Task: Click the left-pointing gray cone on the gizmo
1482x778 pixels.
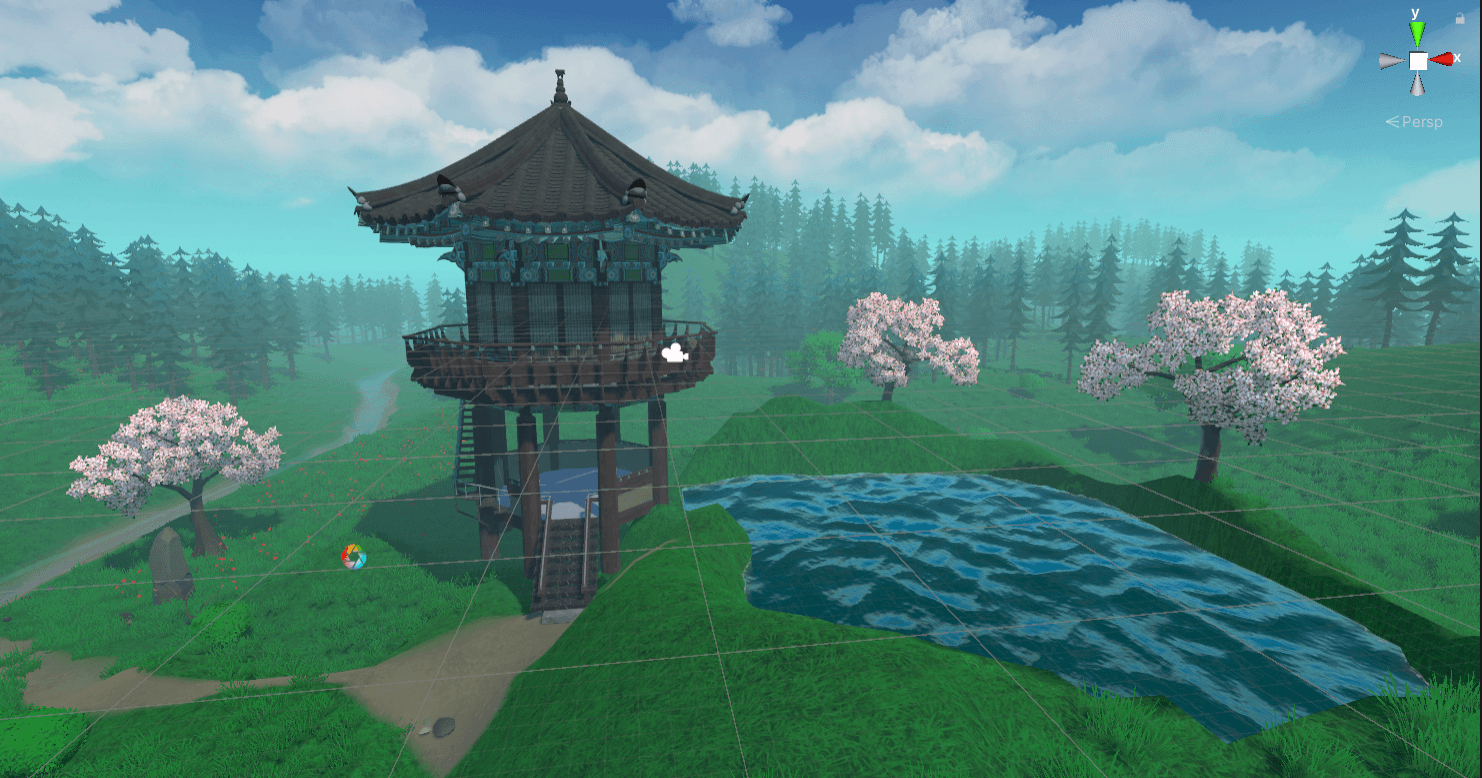Action: [1392, 61]
